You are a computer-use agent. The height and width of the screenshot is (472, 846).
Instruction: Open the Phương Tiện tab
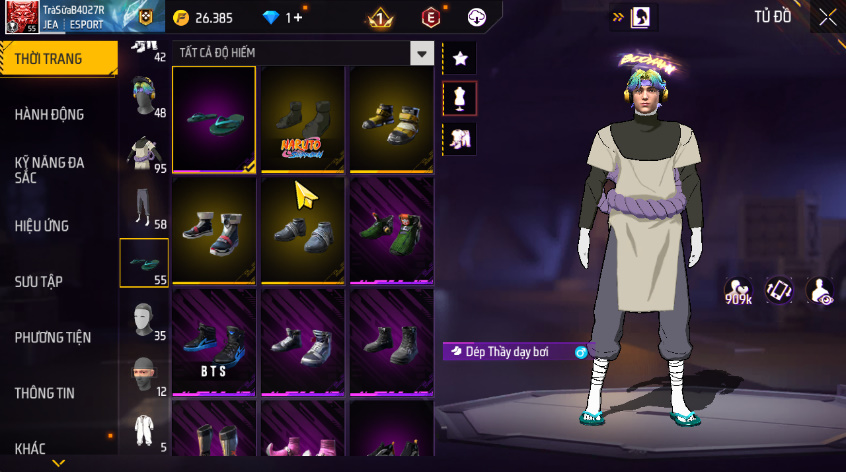(52, 338)
